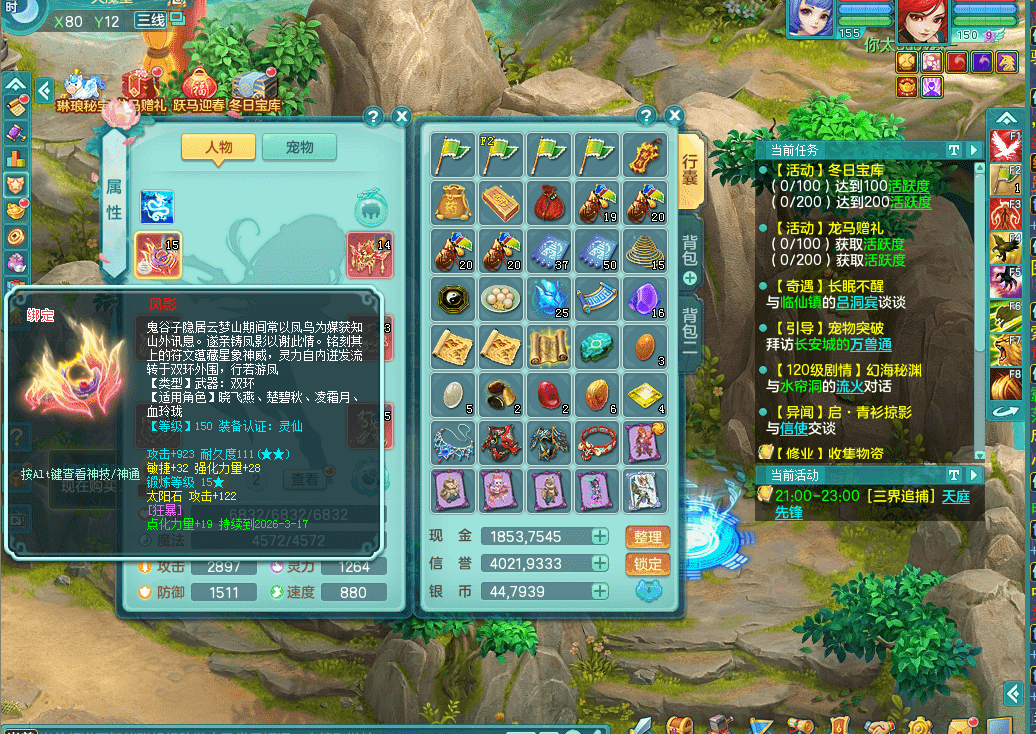Open the 冬日宝库 event icon
This screenshot has height=734, width=1036.
pyautogui.click(x=255, y=89)
